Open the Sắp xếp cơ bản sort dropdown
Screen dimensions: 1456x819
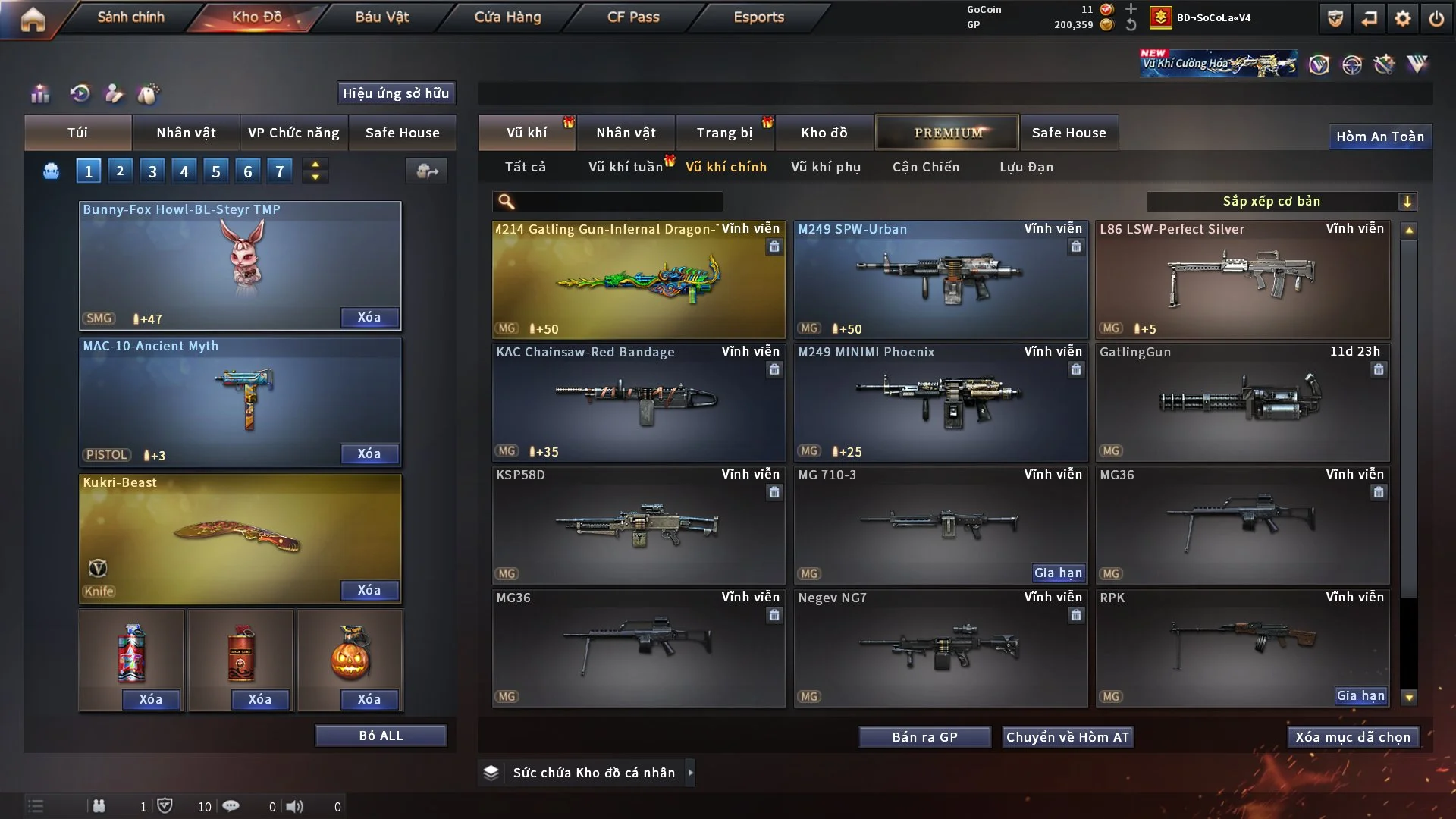(1282, 201)
